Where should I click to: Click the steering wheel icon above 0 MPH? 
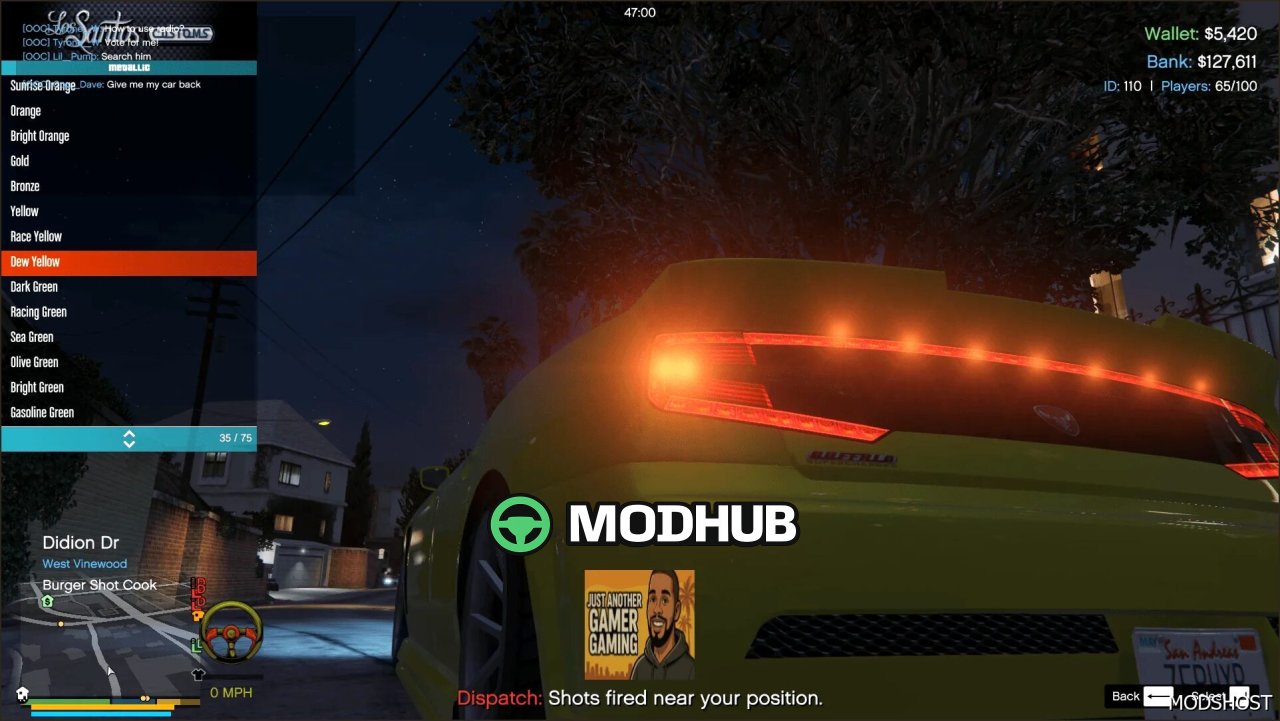coord(232,632)
